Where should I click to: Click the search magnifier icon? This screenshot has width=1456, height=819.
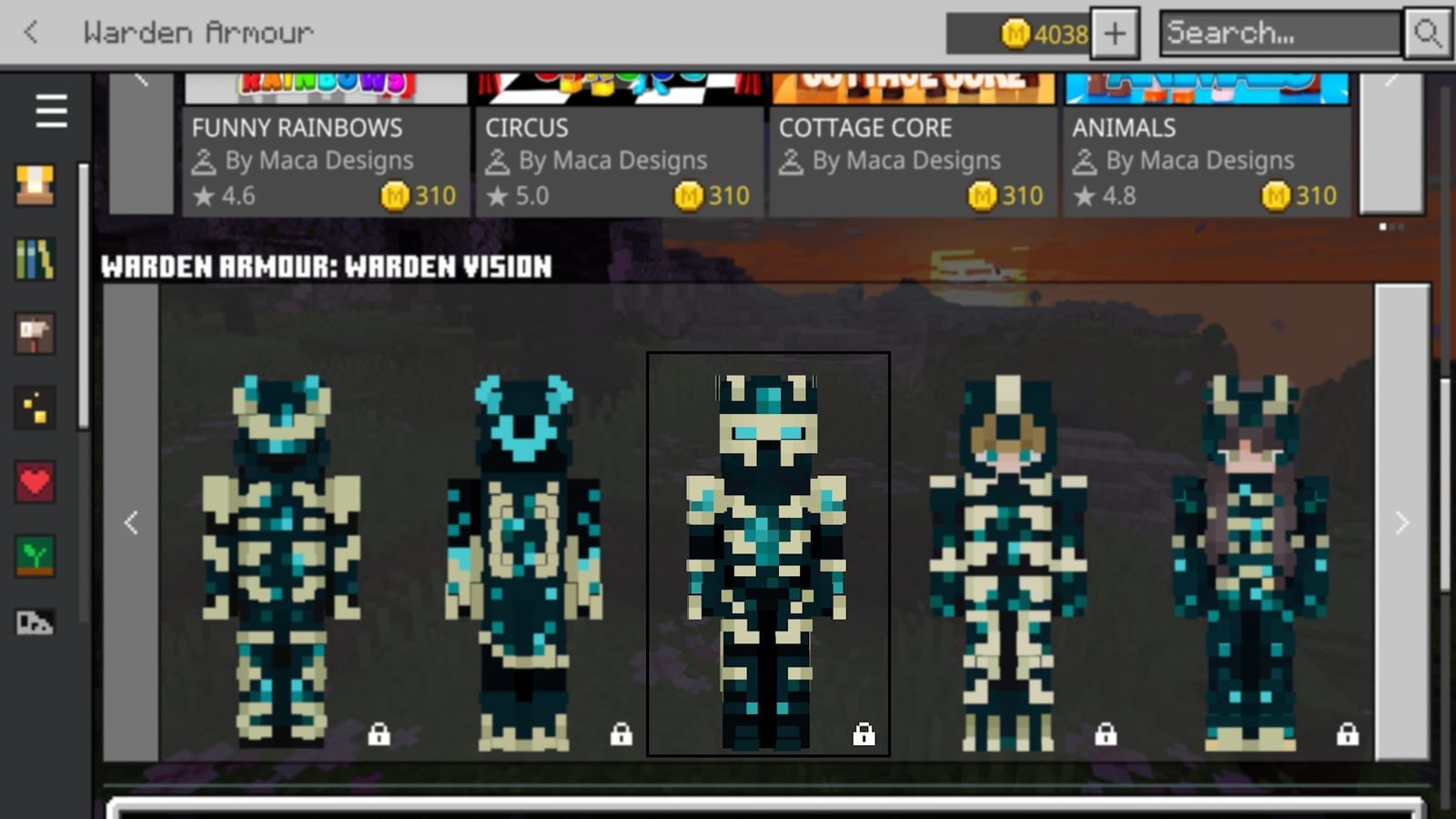pyautogui.click(x=1428, y=34)
